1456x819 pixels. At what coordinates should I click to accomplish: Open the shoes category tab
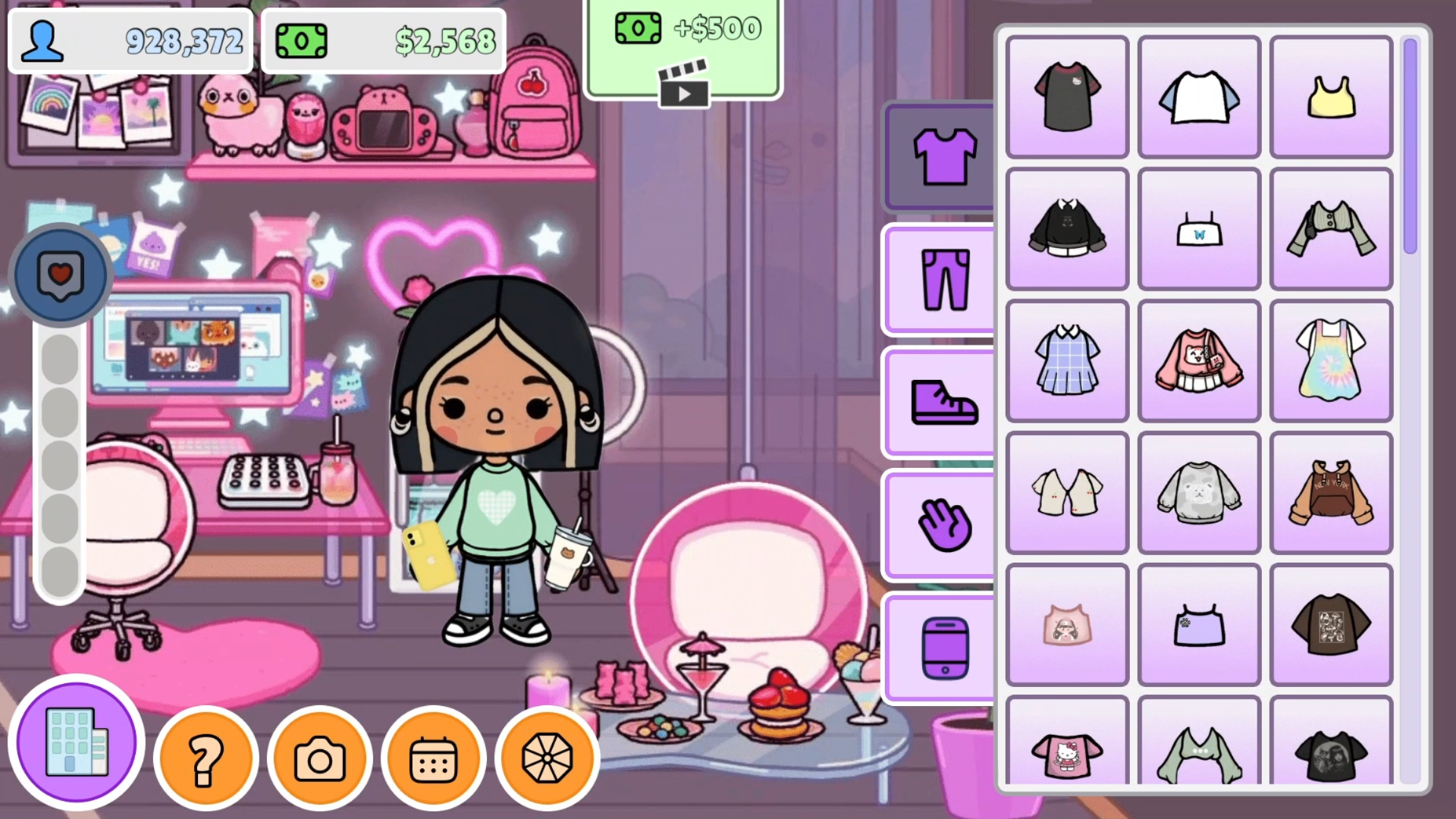pyautogui.click(x=940, y=402)
